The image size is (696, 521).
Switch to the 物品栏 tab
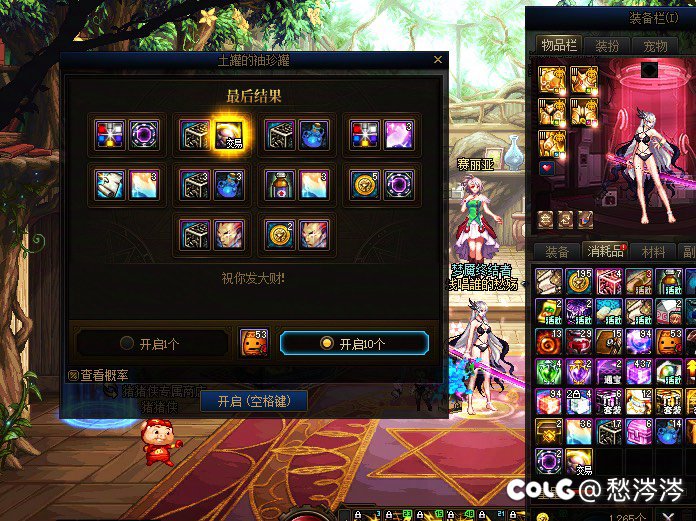pyautogui.click(x=559, y=46)
